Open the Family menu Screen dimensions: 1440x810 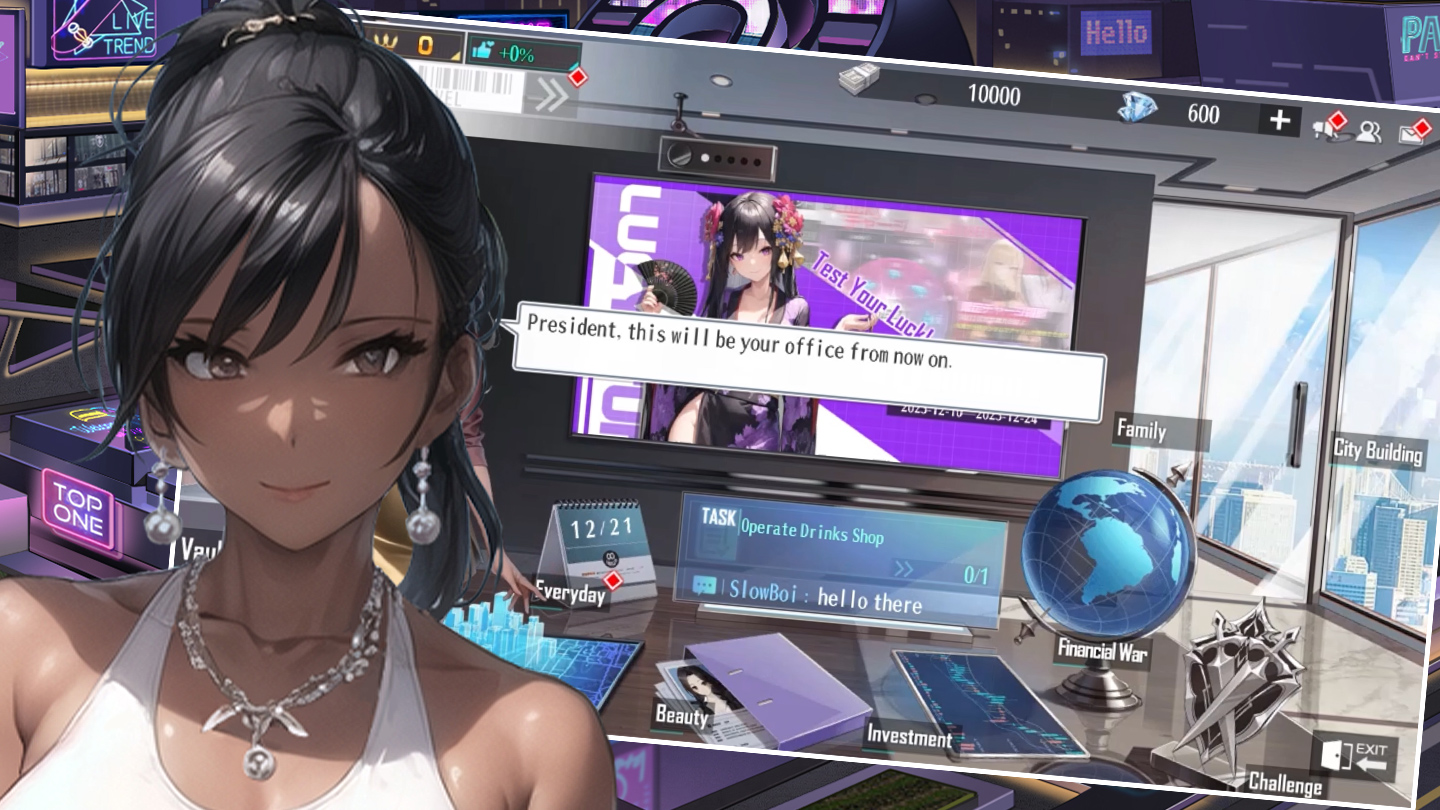pos(1141,431)
